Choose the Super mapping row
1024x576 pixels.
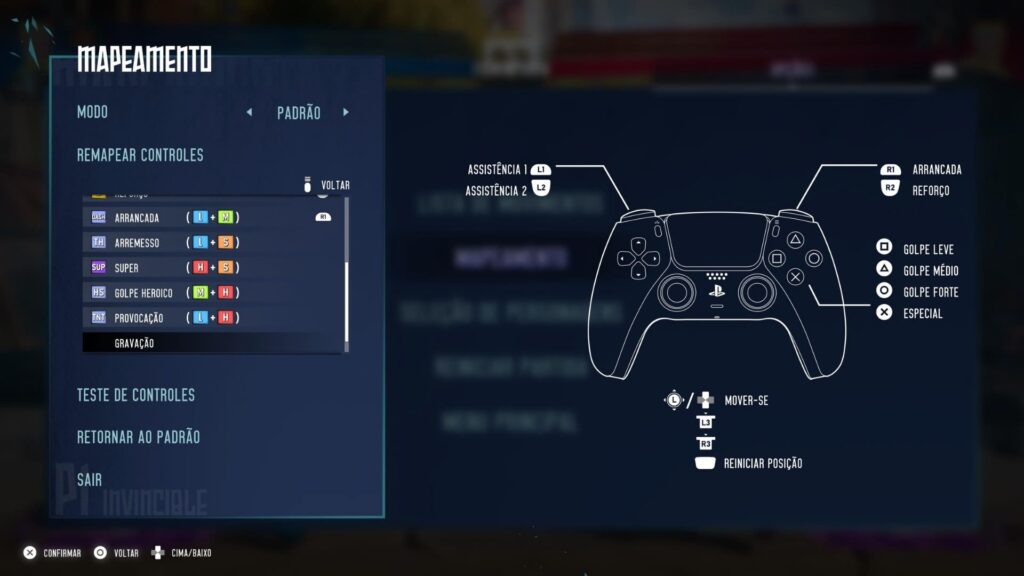[212, 267]
